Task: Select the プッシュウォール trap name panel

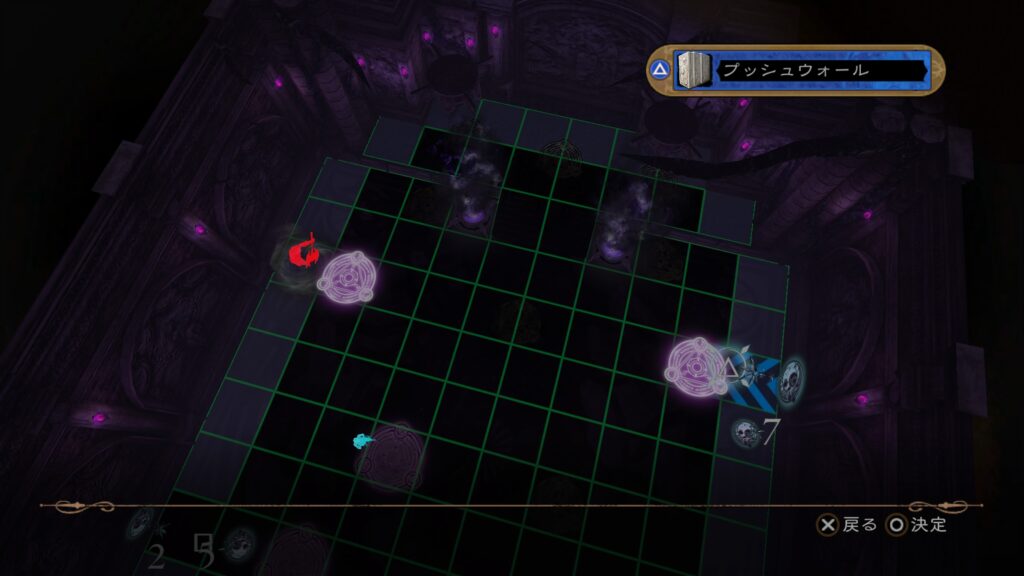Action: pos(822,71)
